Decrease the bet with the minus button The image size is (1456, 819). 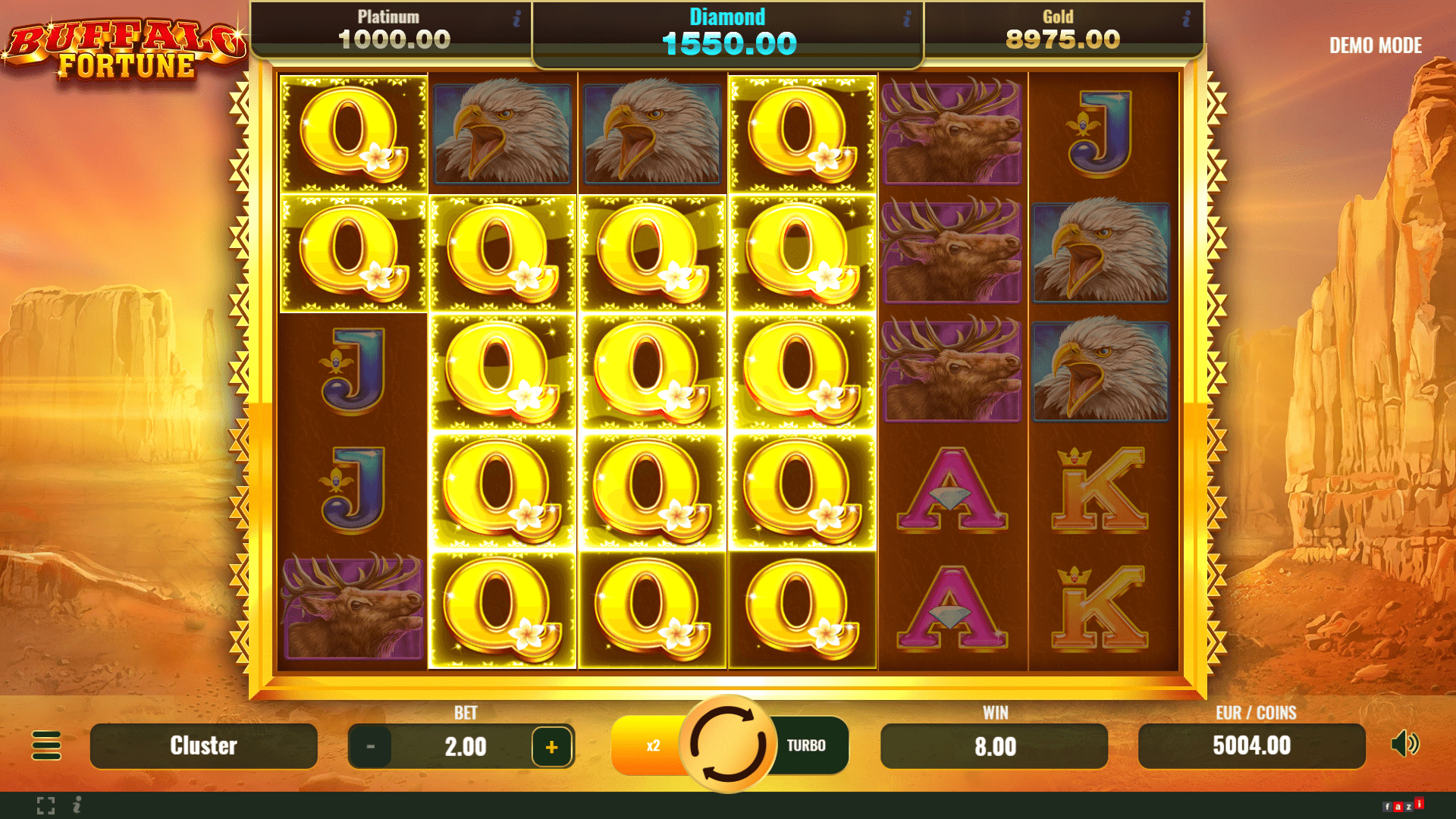371,746
